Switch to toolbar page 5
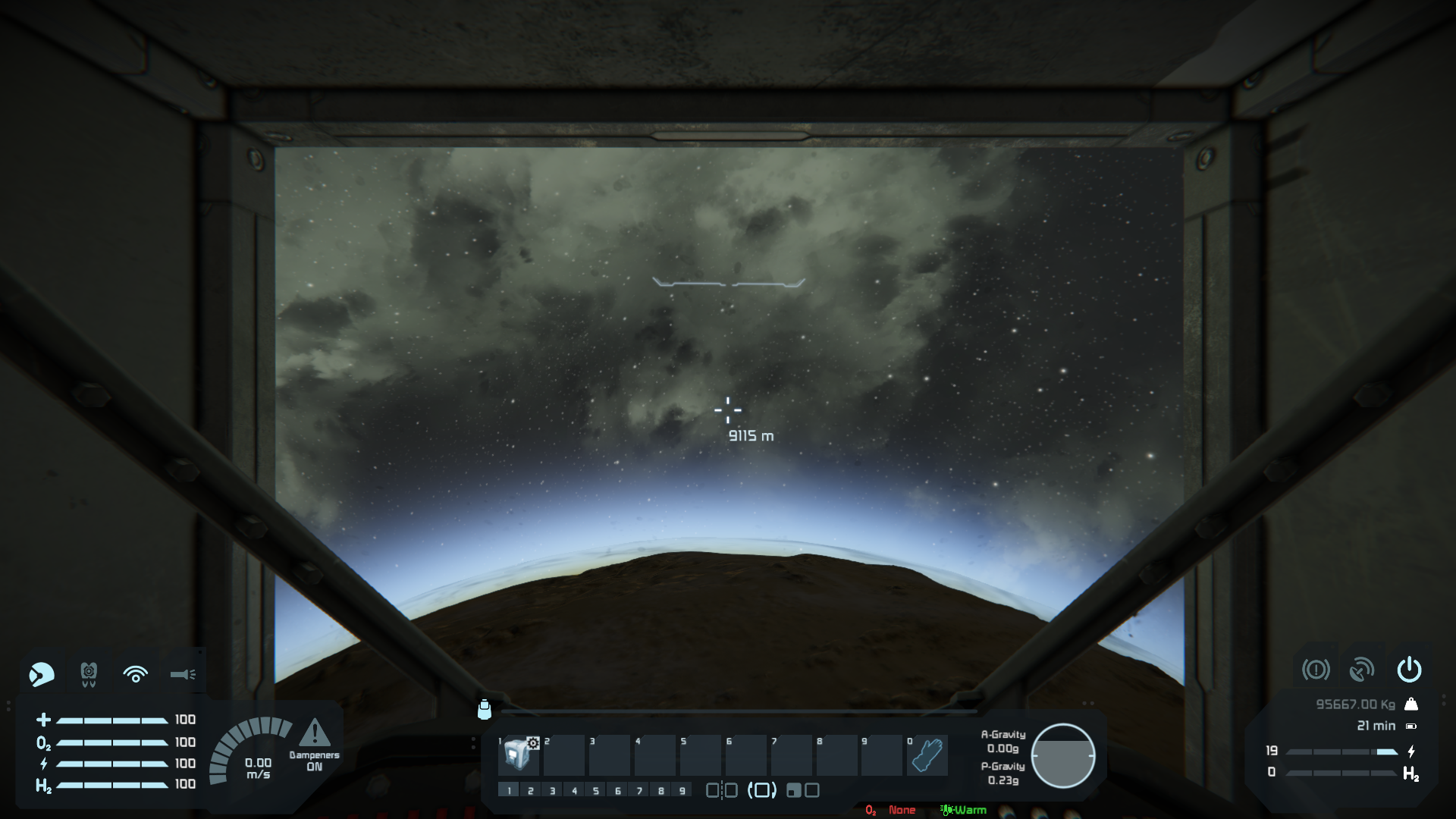The image size is (1456, 819). tap(596, 791)
